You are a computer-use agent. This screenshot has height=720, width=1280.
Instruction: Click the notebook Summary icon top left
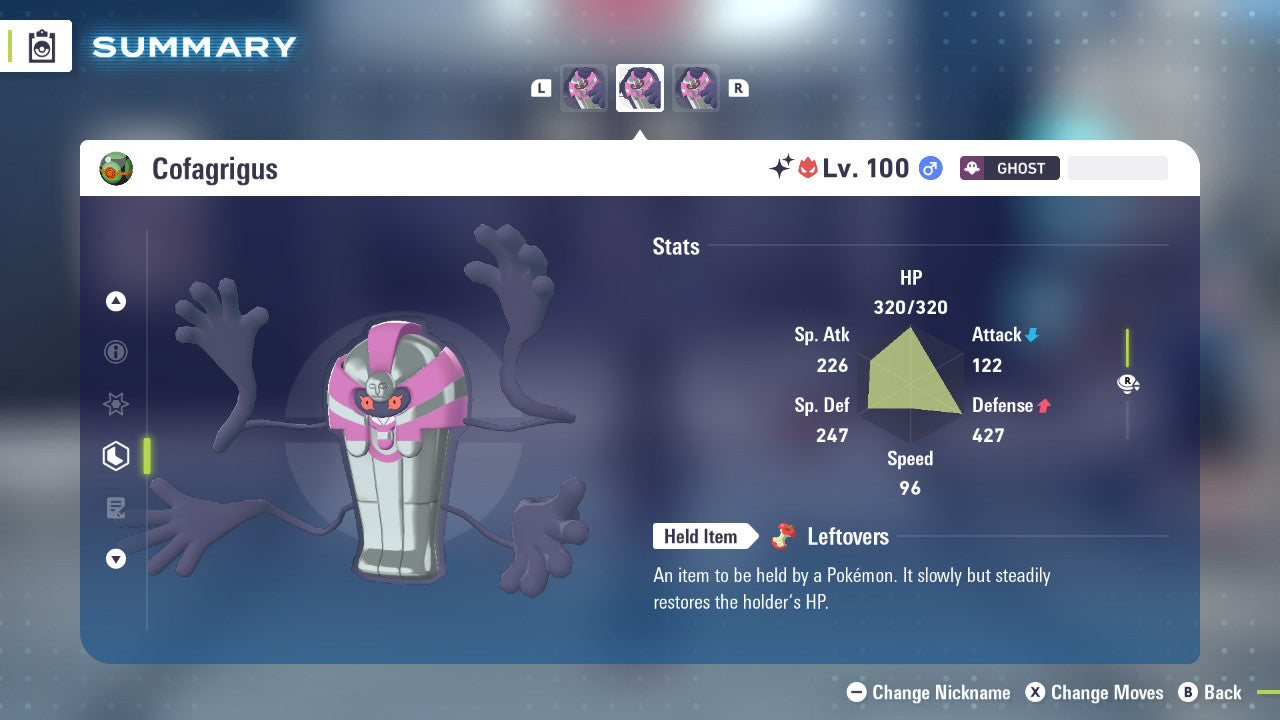click(x=40, y=46)
